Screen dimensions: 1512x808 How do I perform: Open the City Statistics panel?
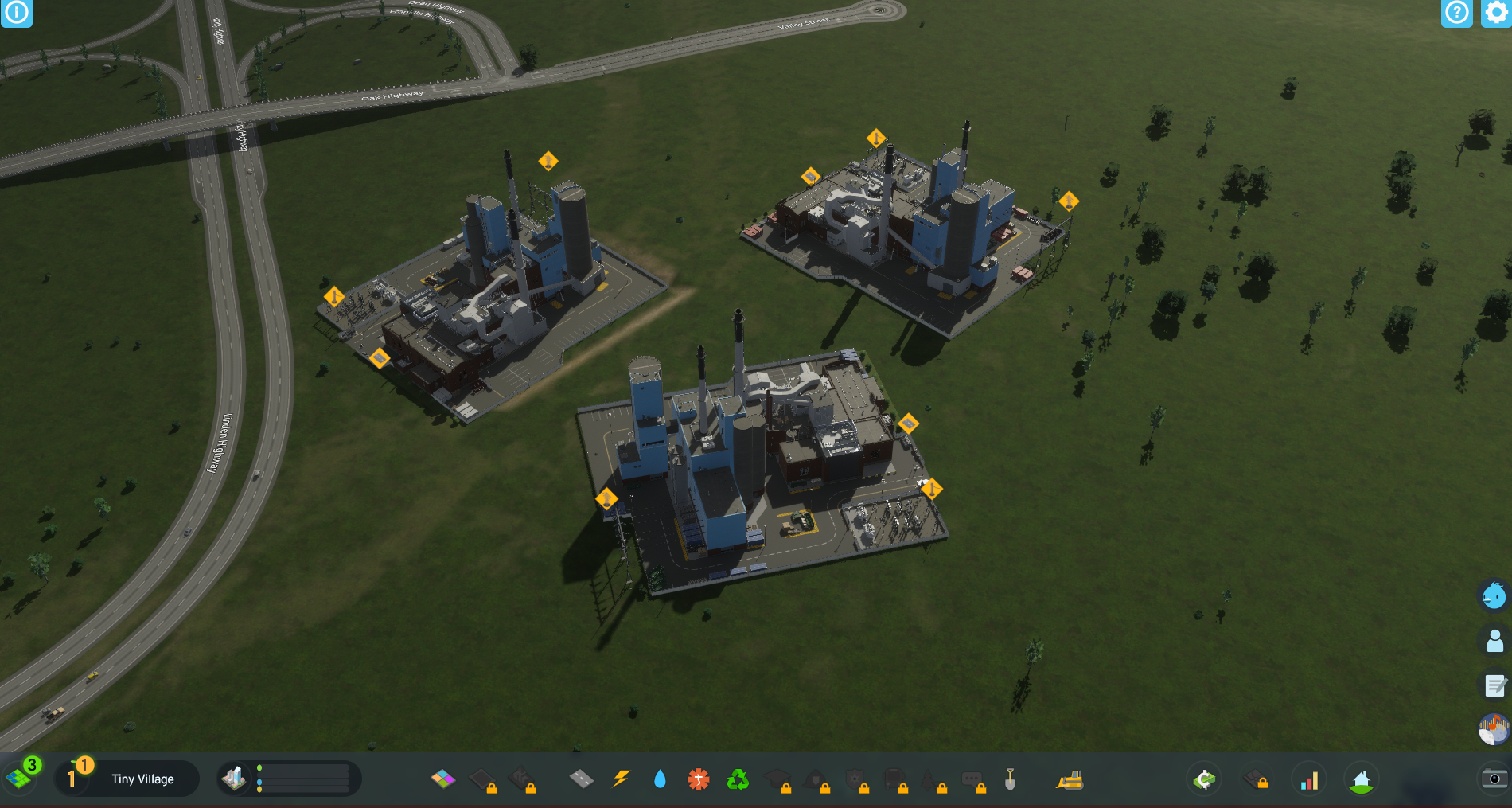[x=1309, y=779]
